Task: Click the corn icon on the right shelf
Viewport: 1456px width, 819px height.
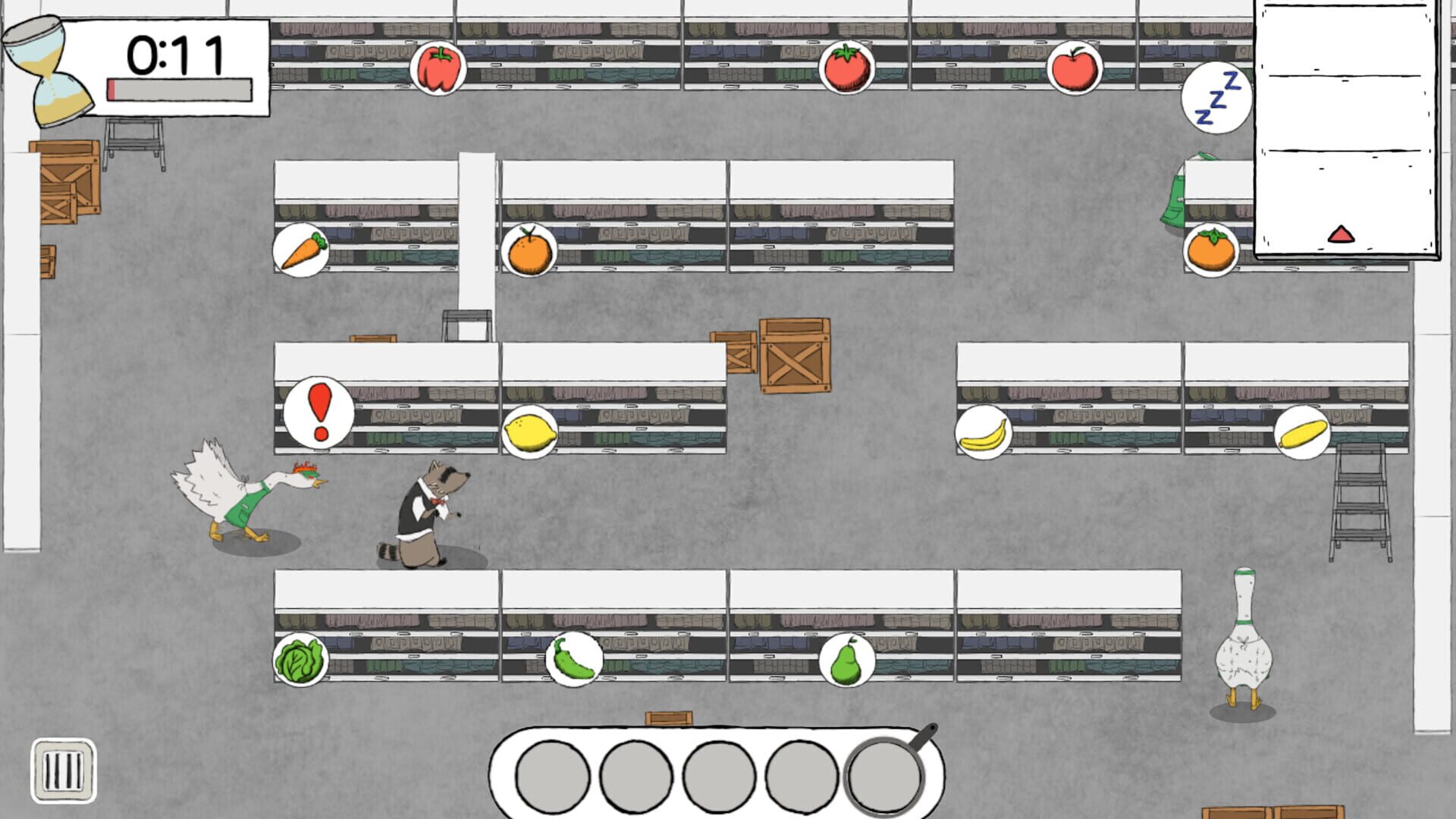Action: 1303,431
